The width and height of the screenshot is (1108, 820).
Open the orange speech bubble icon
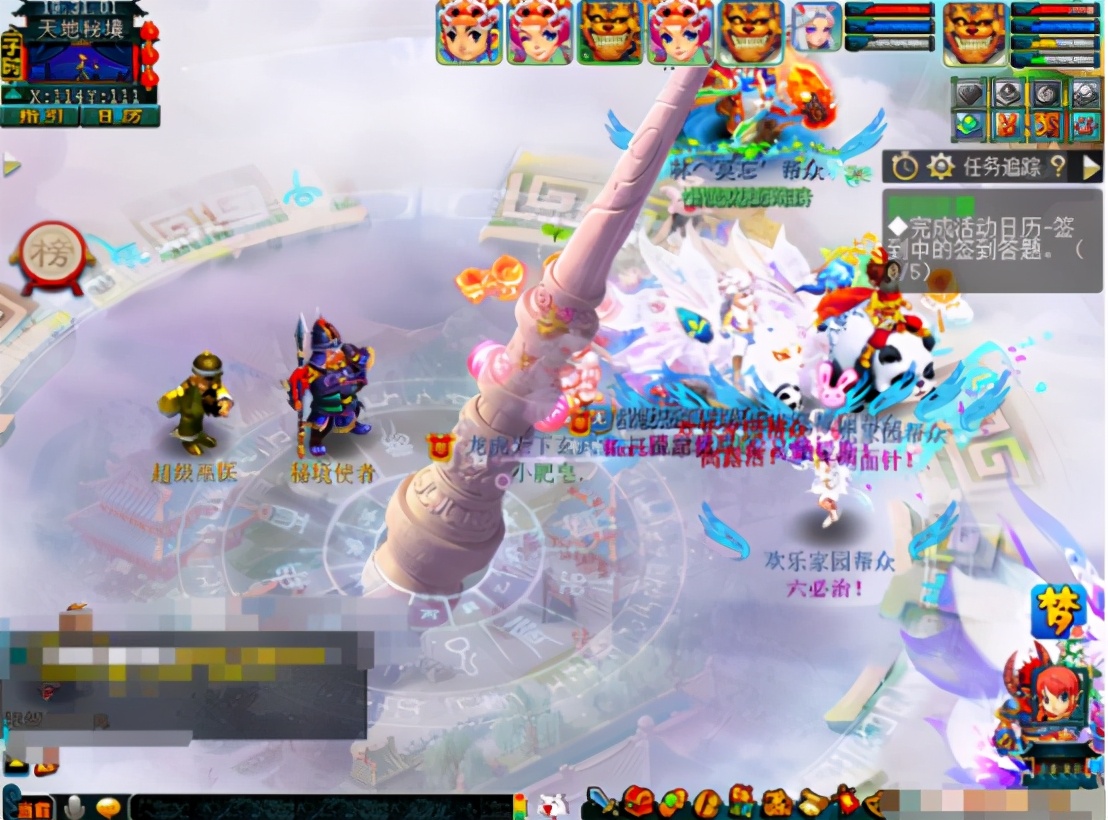coord(107,806)
